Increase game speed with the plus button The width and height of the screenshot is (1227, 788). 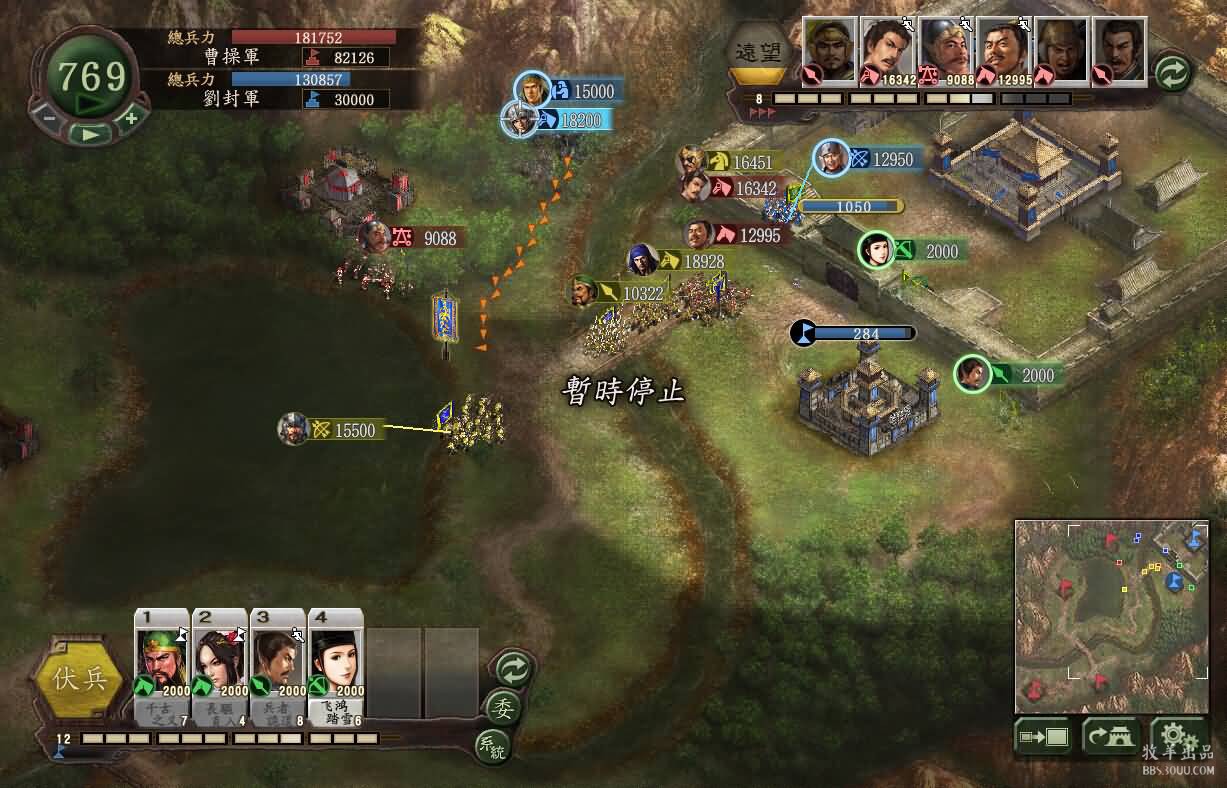point(131,117)
